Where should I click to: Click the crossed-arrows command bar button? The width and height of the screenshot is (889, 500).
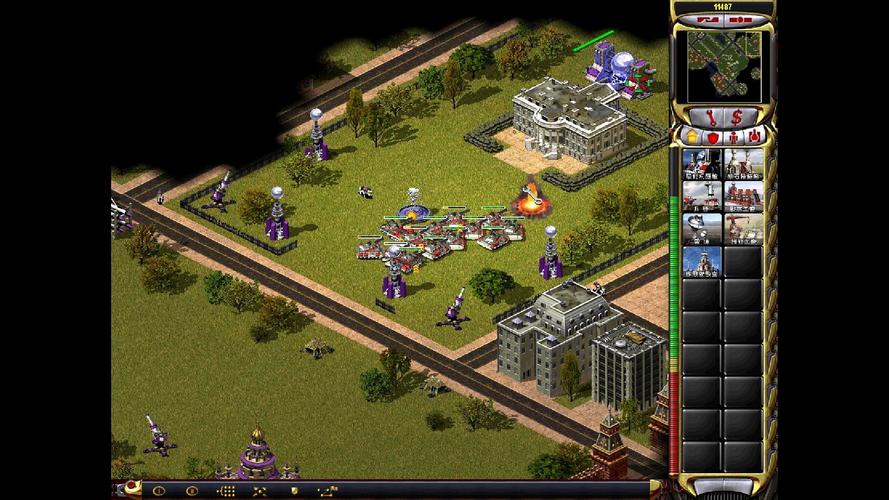(260, 491)
